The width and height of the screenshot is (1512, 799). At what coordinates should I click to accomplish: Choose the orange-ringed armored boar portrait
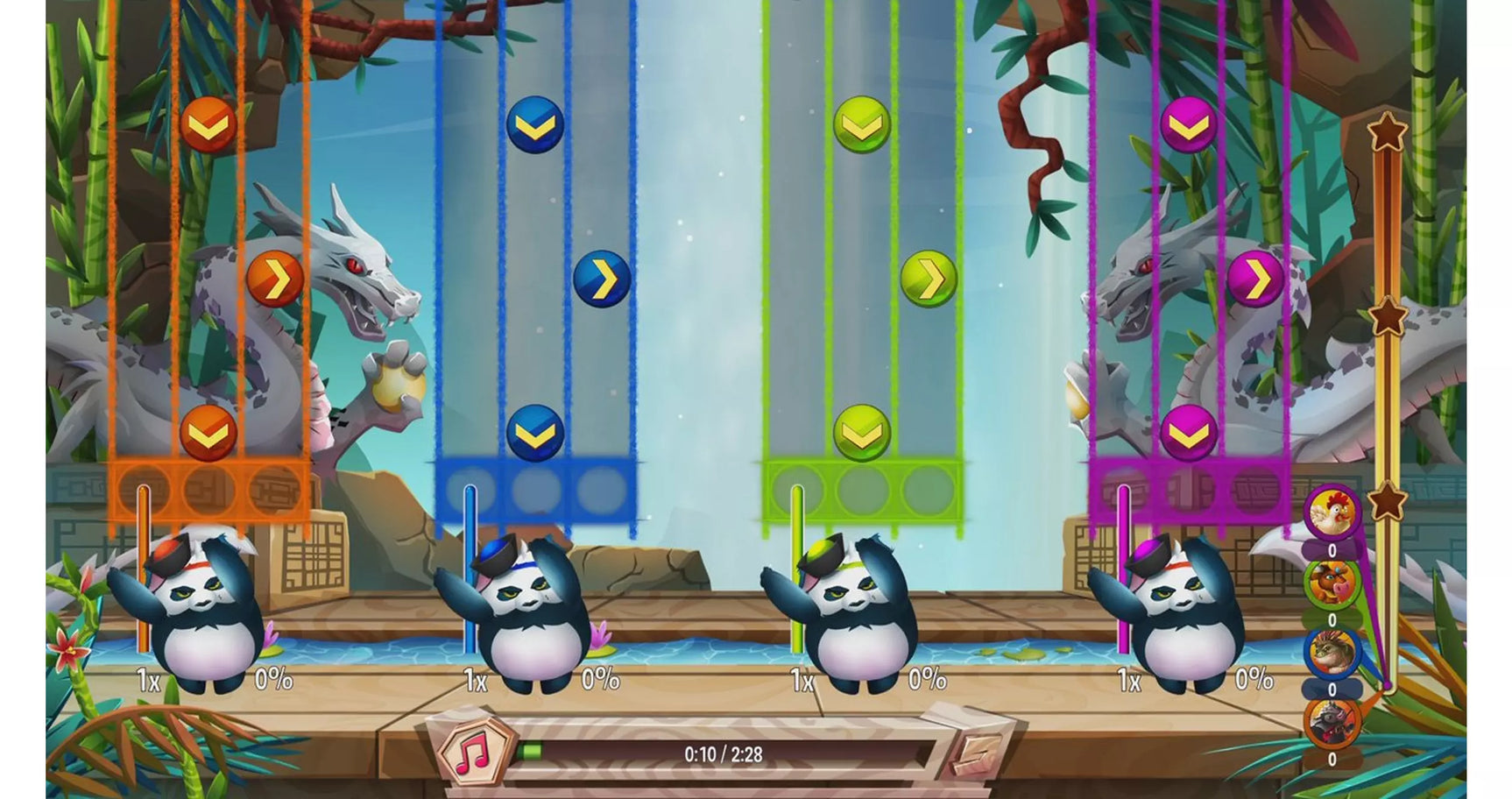coord(1332,722)
